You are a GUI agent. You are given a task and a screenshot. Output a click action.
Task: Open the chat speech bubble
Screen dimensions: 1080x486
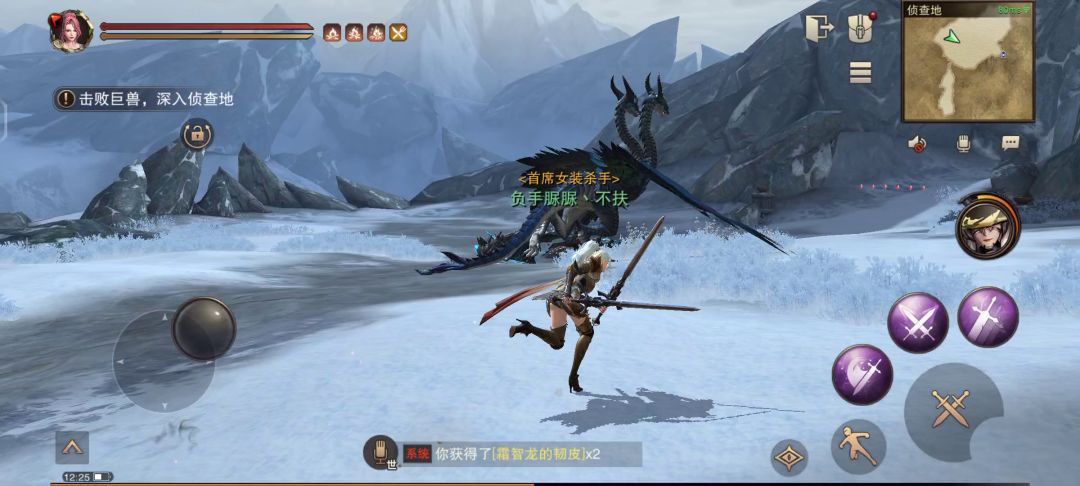coord(1010,143)
